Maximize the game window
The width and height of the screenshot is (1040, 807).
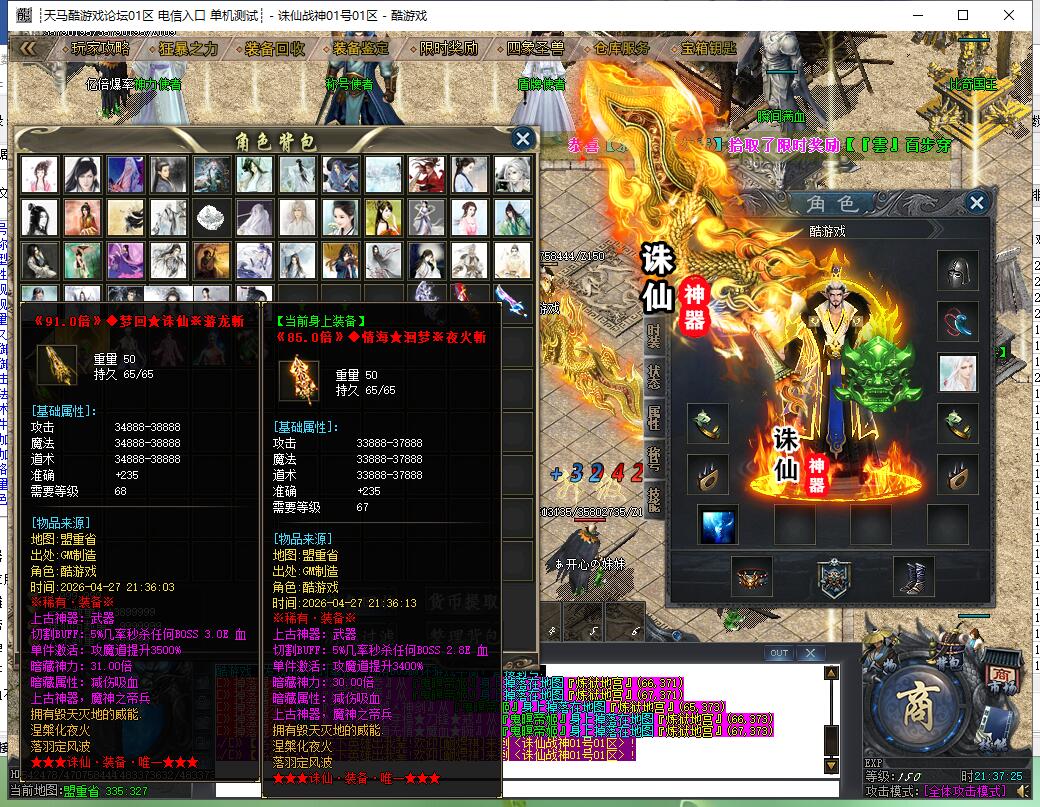[x=963, y=15]
